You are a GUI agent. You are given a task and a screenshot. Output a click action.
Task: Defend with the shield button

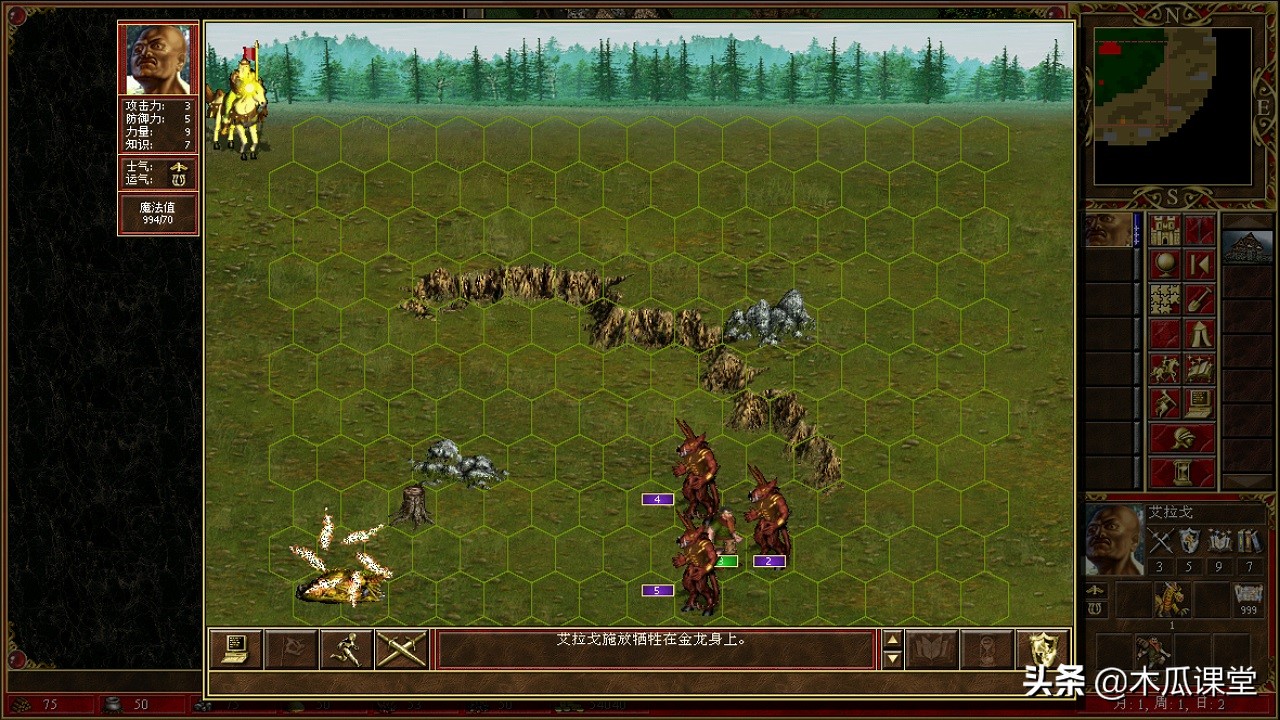(x=1042, y=649)
